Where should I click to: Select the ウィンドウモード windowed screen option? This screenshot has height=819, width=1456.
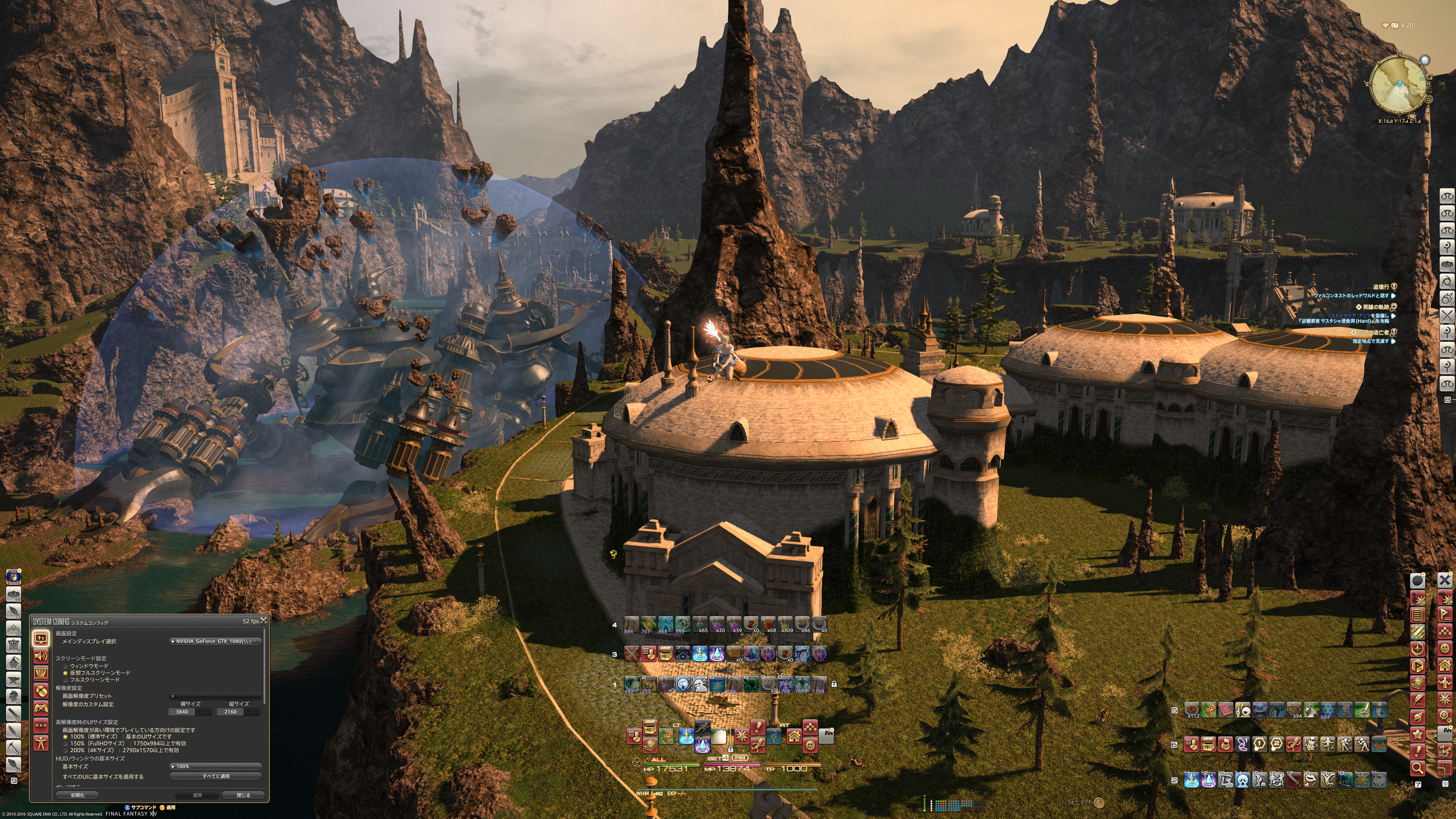coord(66,666)
